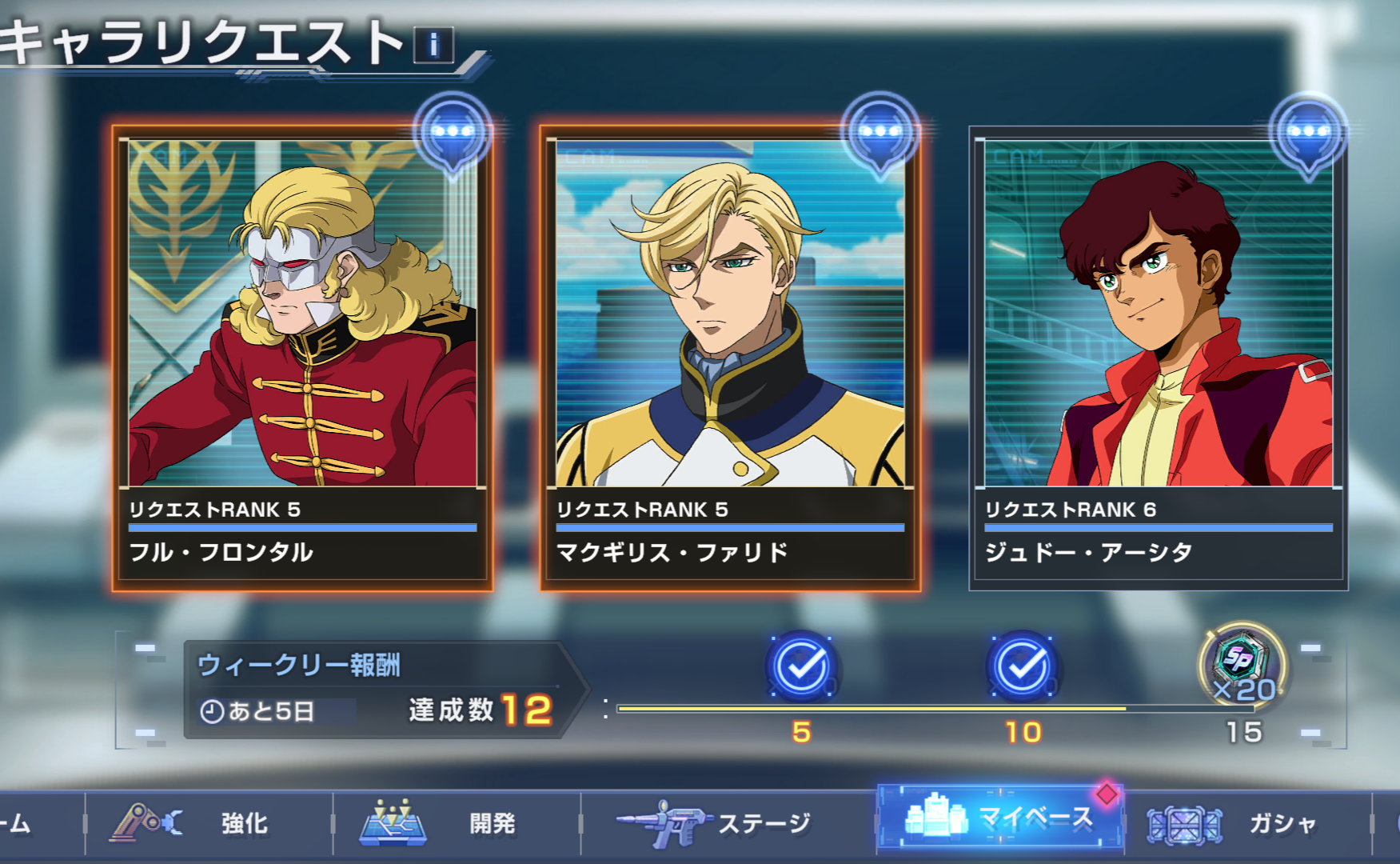
Task: Open the 強化 (Enhance) menu
Action: point(208,823)
